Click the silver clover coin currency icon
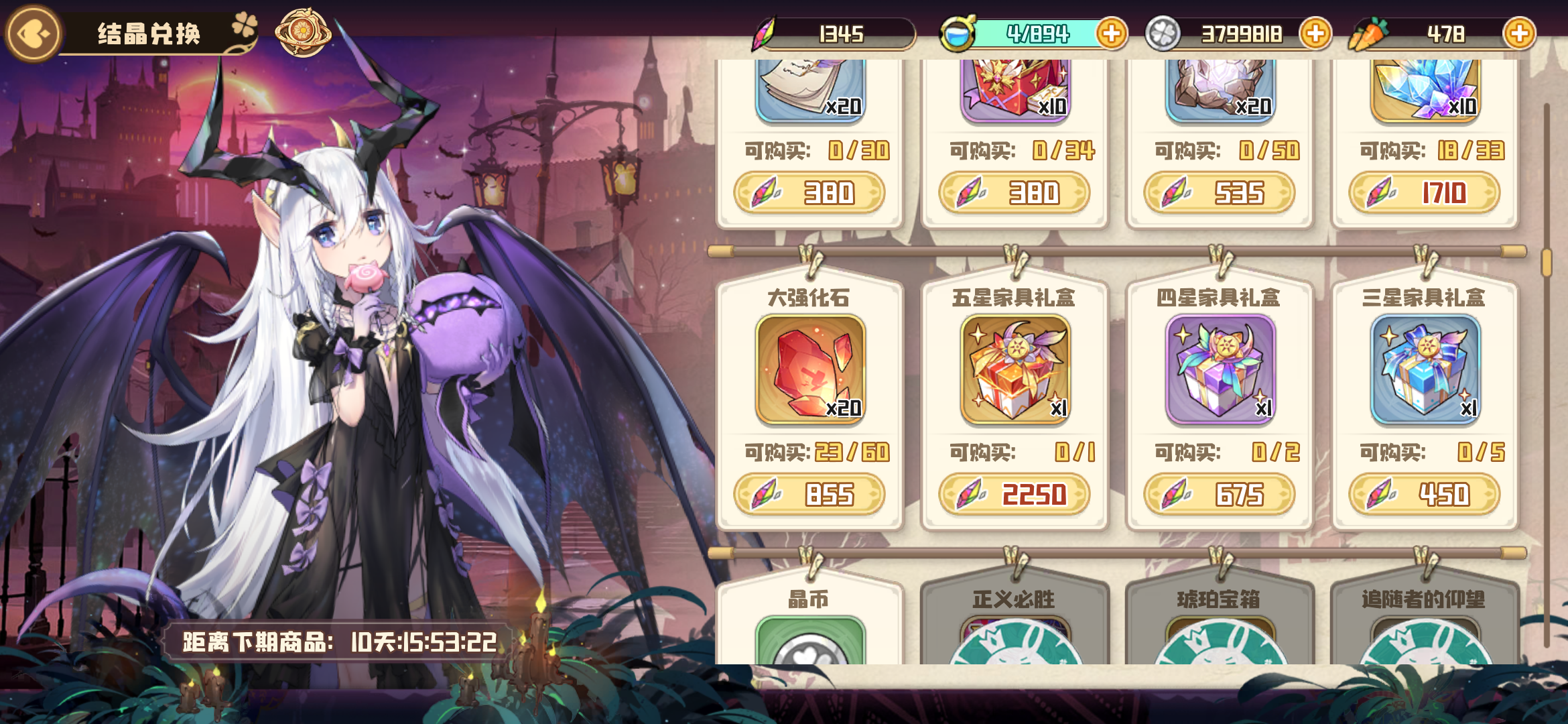 pos(1163,32)
